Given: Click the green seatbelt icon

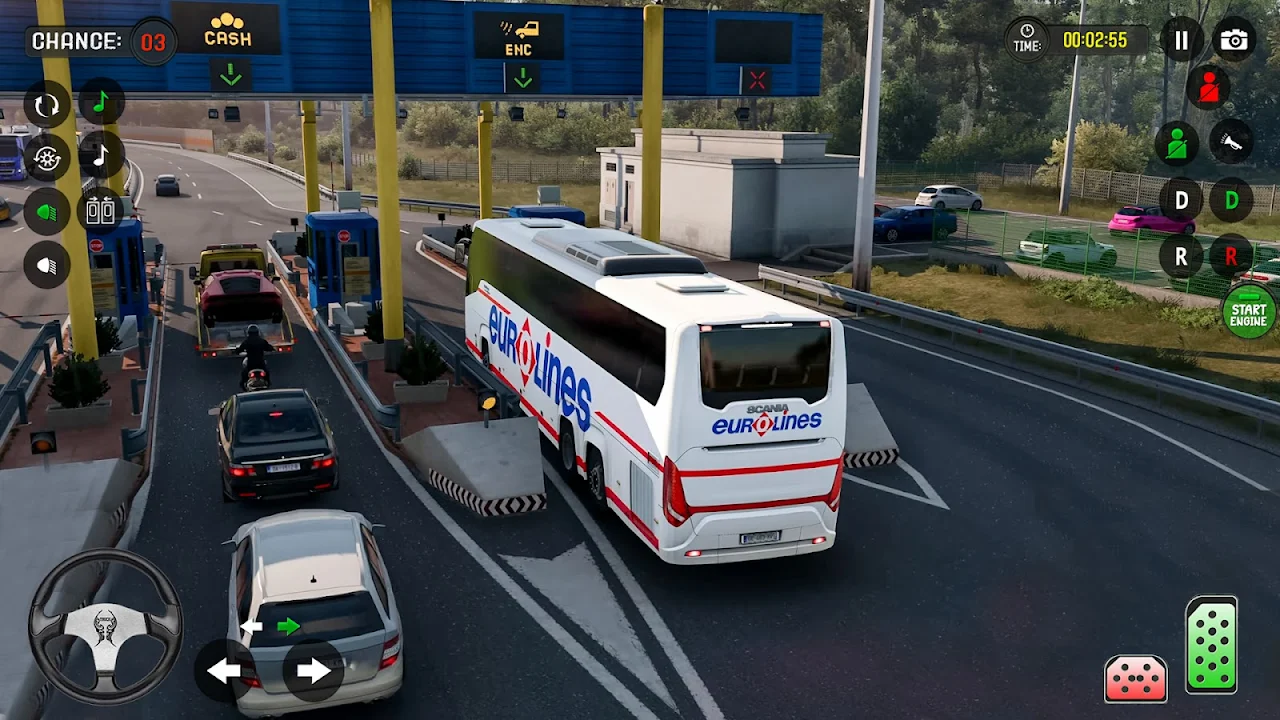Looking at the screenshot, I should (1177, 144).
